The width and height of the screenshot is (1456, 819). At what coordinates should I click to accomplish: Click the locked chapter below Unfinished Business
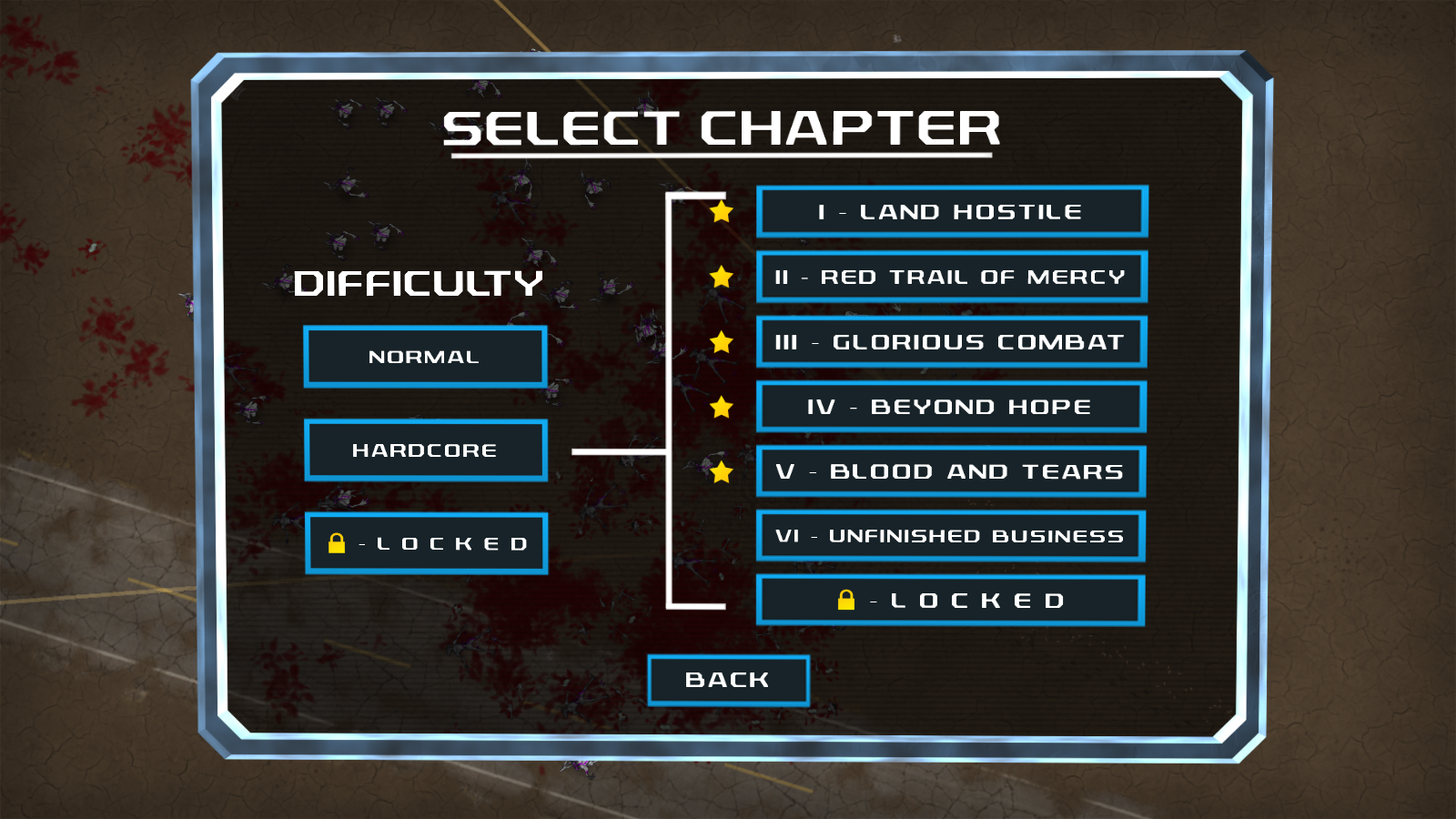pyautogui.click(x=951, y=601)
